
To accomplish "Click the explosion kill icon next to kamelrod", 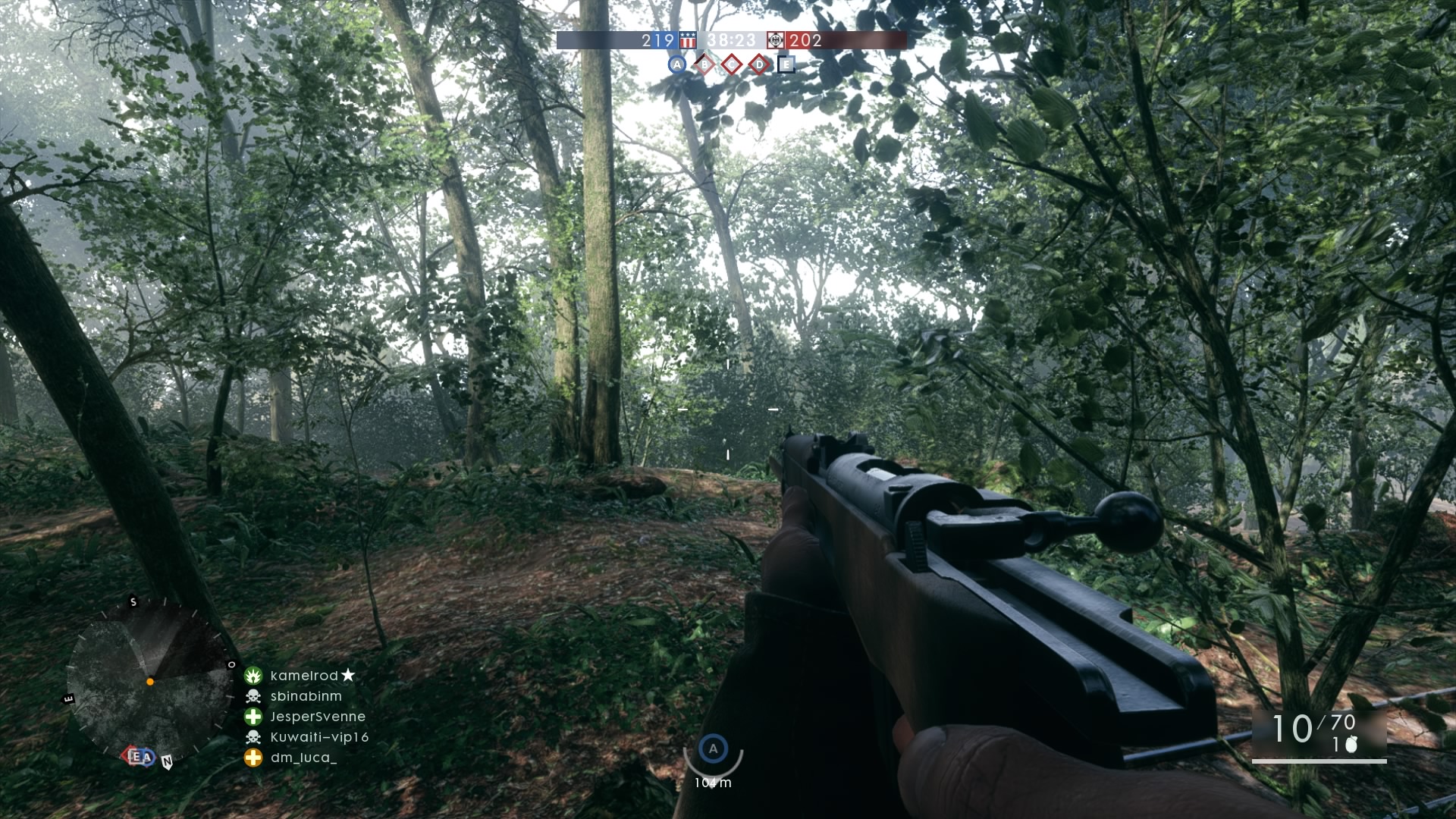I will coord(253,676).
